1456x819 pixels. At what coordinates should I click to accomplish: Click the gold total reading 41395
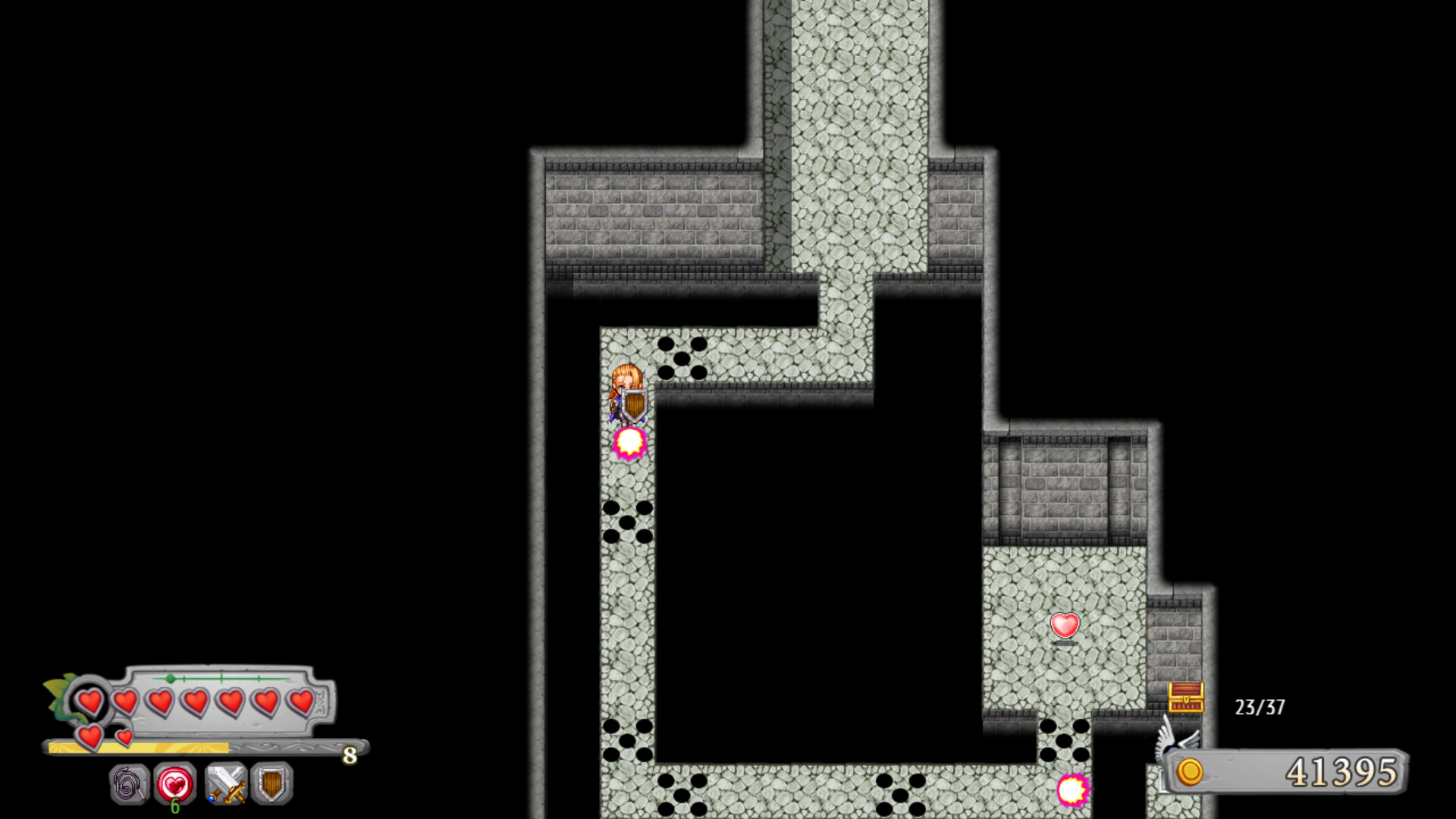1343,773
